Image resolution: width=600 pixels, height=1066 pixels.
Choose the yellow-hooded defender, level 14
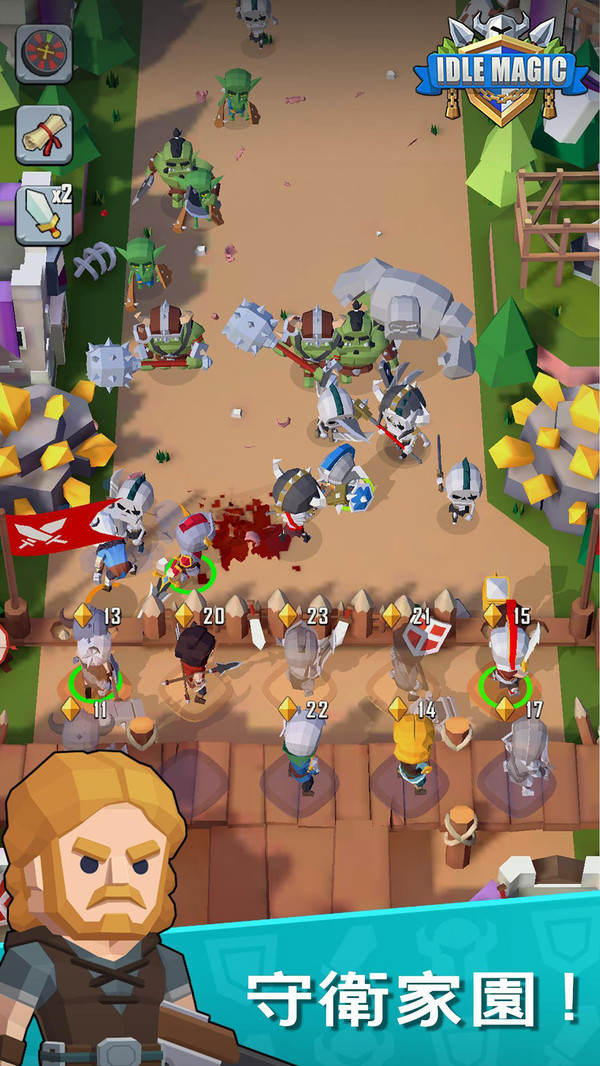pyautogui.click(x=411, y=751)
